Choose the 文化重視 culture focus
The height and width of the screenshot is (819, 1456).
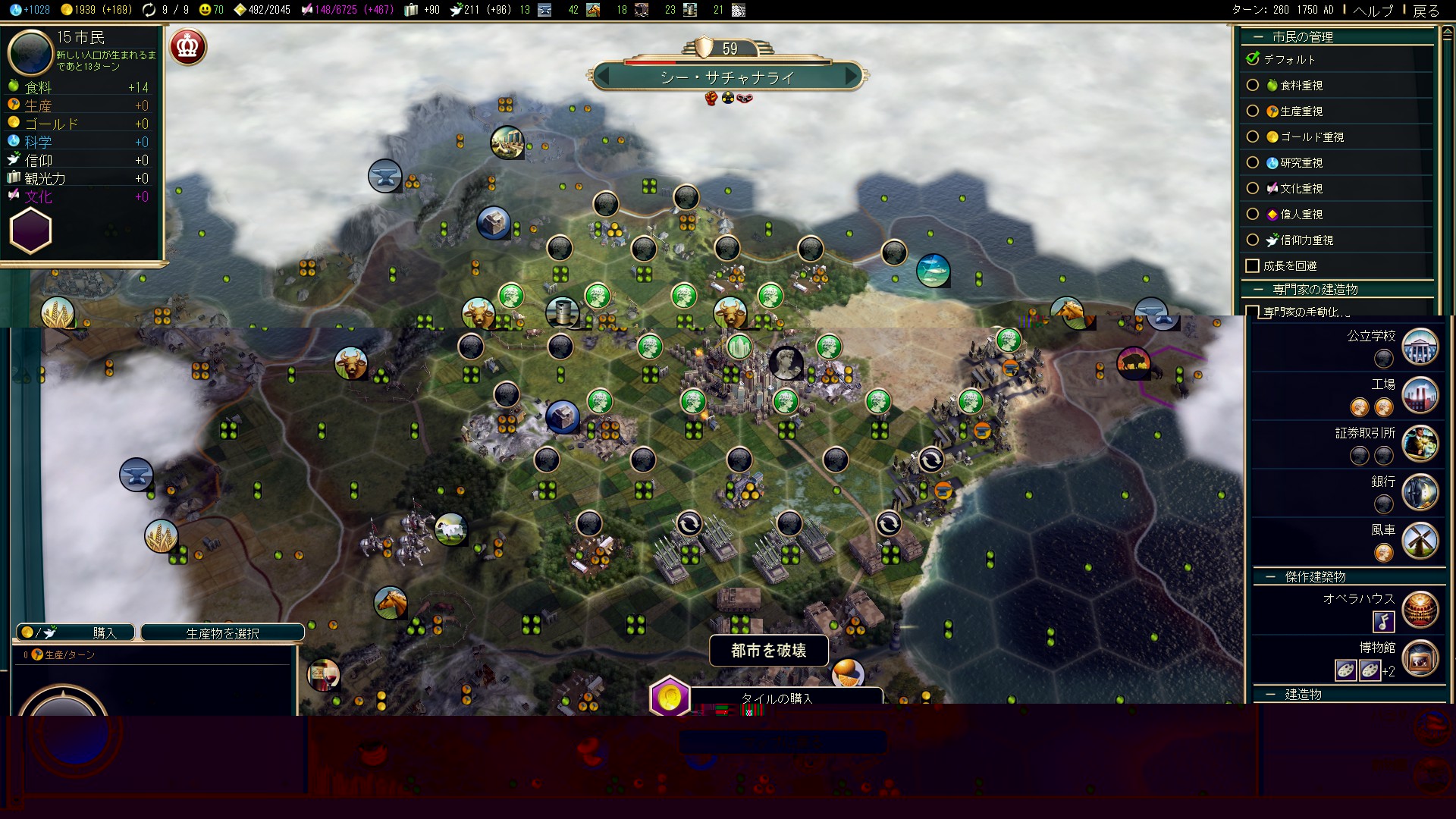[1253, 189]
